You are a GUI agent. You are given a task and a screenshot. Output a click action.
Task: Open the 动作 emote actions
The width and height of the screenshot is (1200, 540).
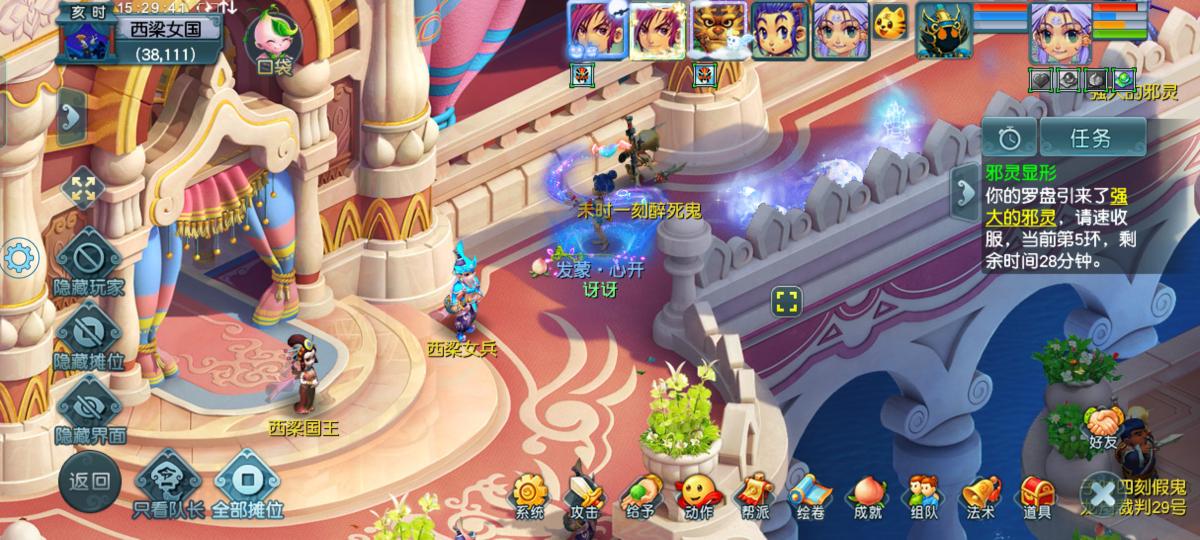click(697, 494)
